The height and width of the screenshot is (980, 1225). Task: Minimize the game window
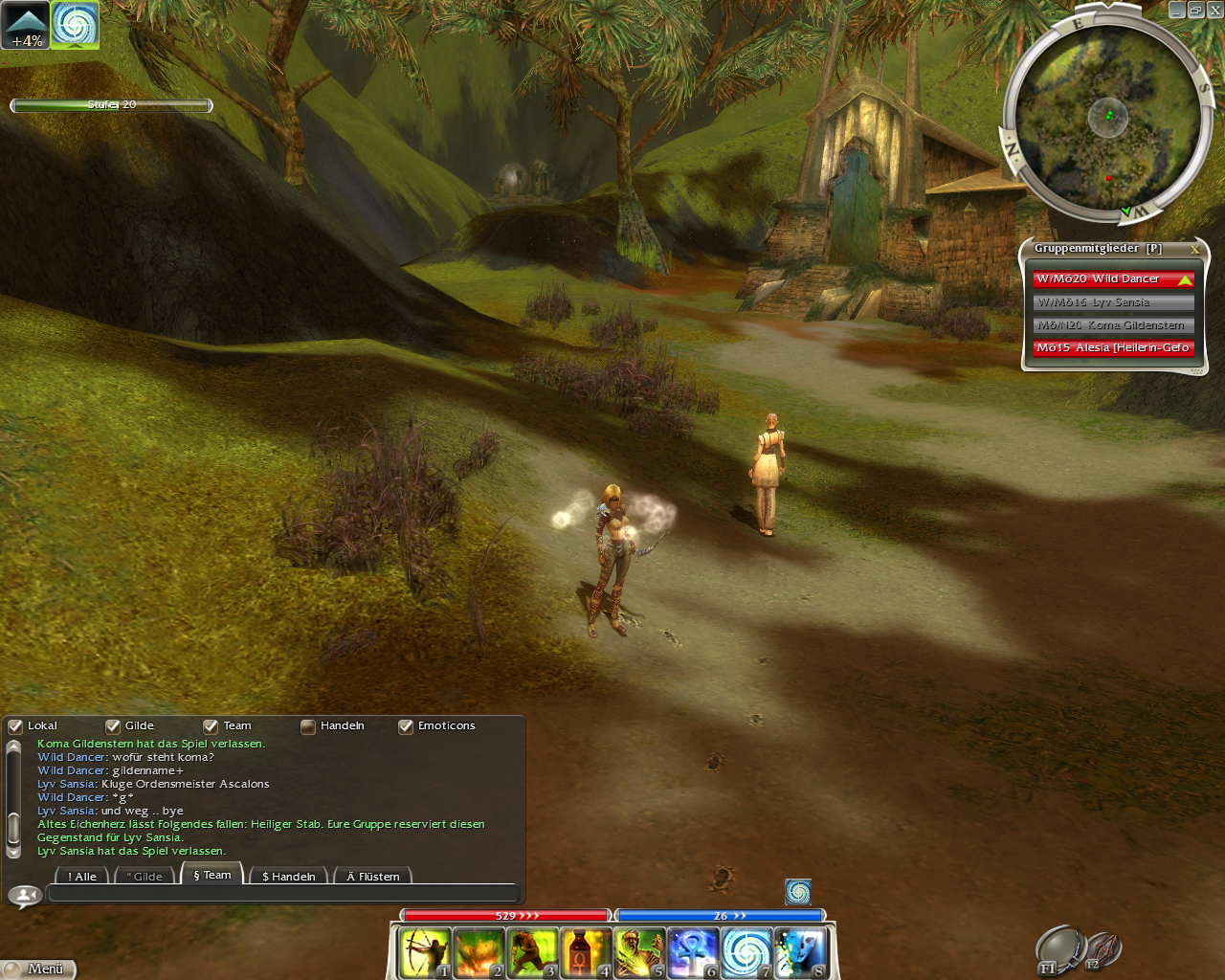coord(1177,10)
